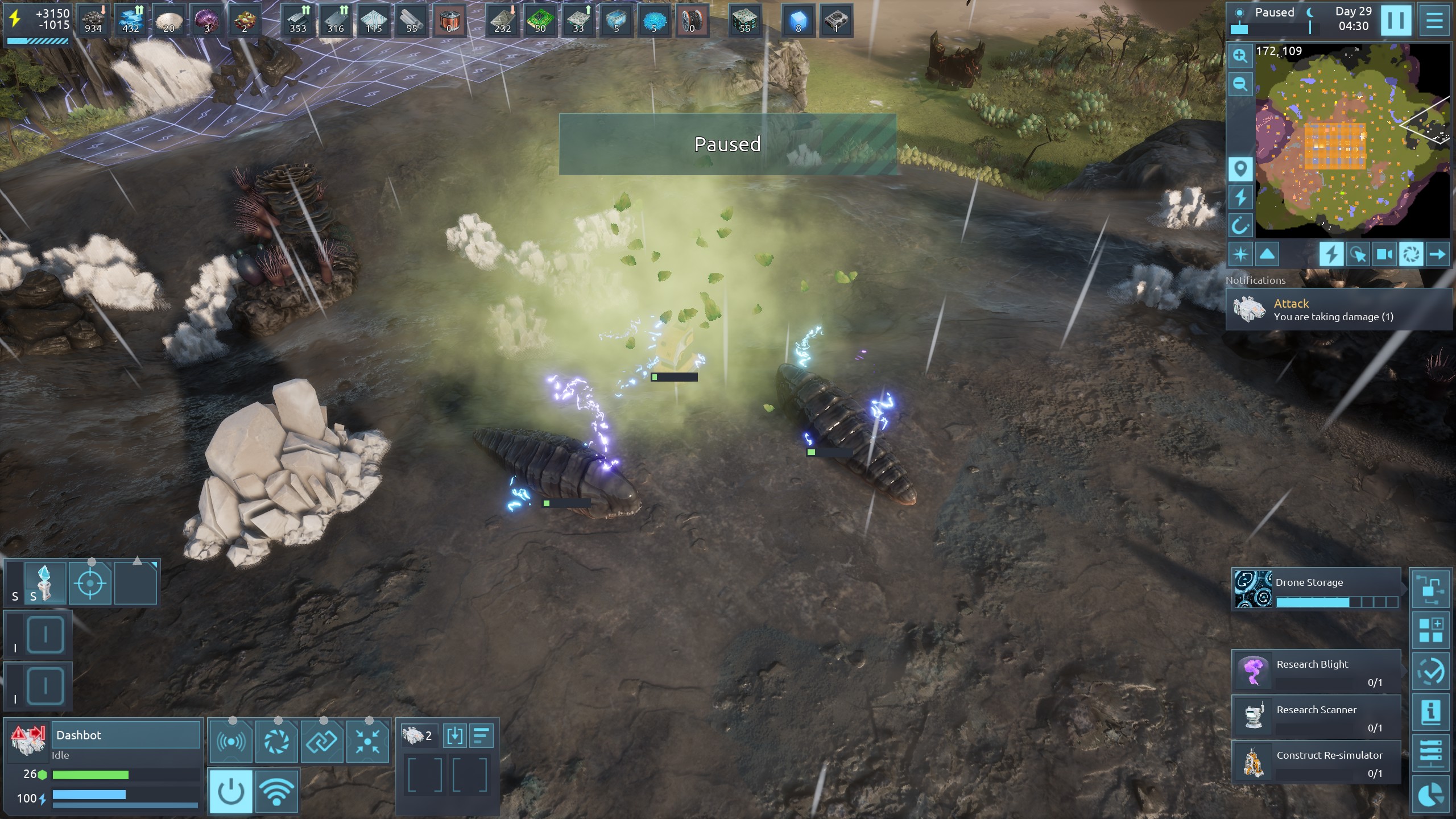The image size is (1456, 819).
Task: Zoom out on the minimap
Action: click(x=1240, y=85)
